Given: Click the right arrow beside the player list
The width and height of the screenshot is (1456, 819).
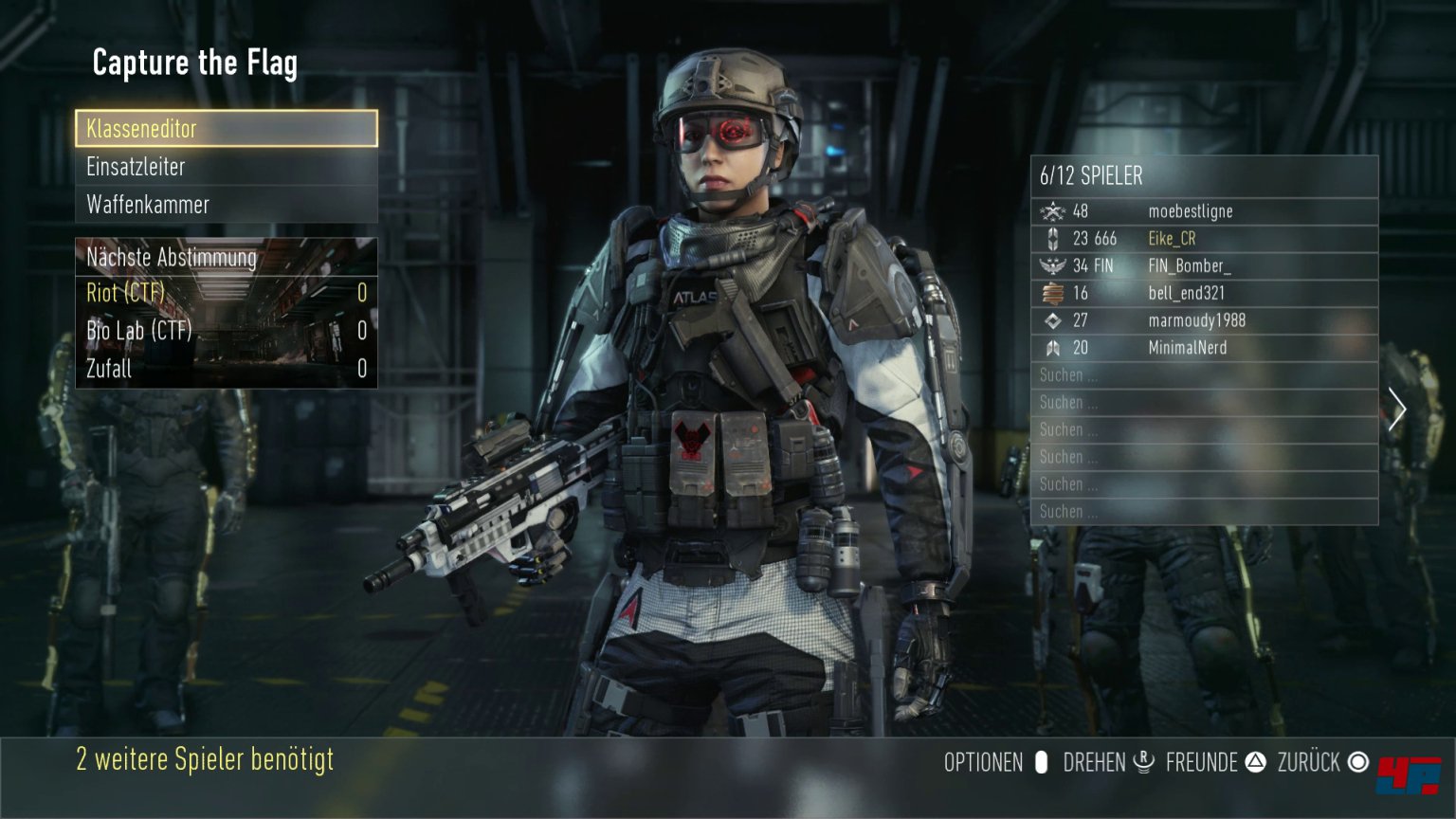Looking at the screenshot, I should pos(1396,409).
